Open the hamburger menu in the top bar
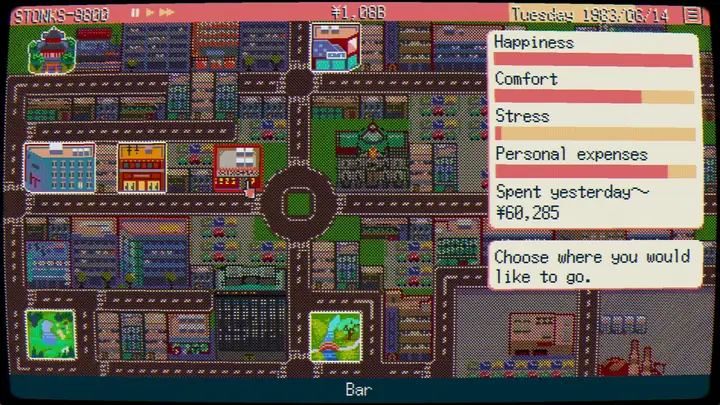The width and height of the screenshot is (720, 405). (x=692, y=14)
